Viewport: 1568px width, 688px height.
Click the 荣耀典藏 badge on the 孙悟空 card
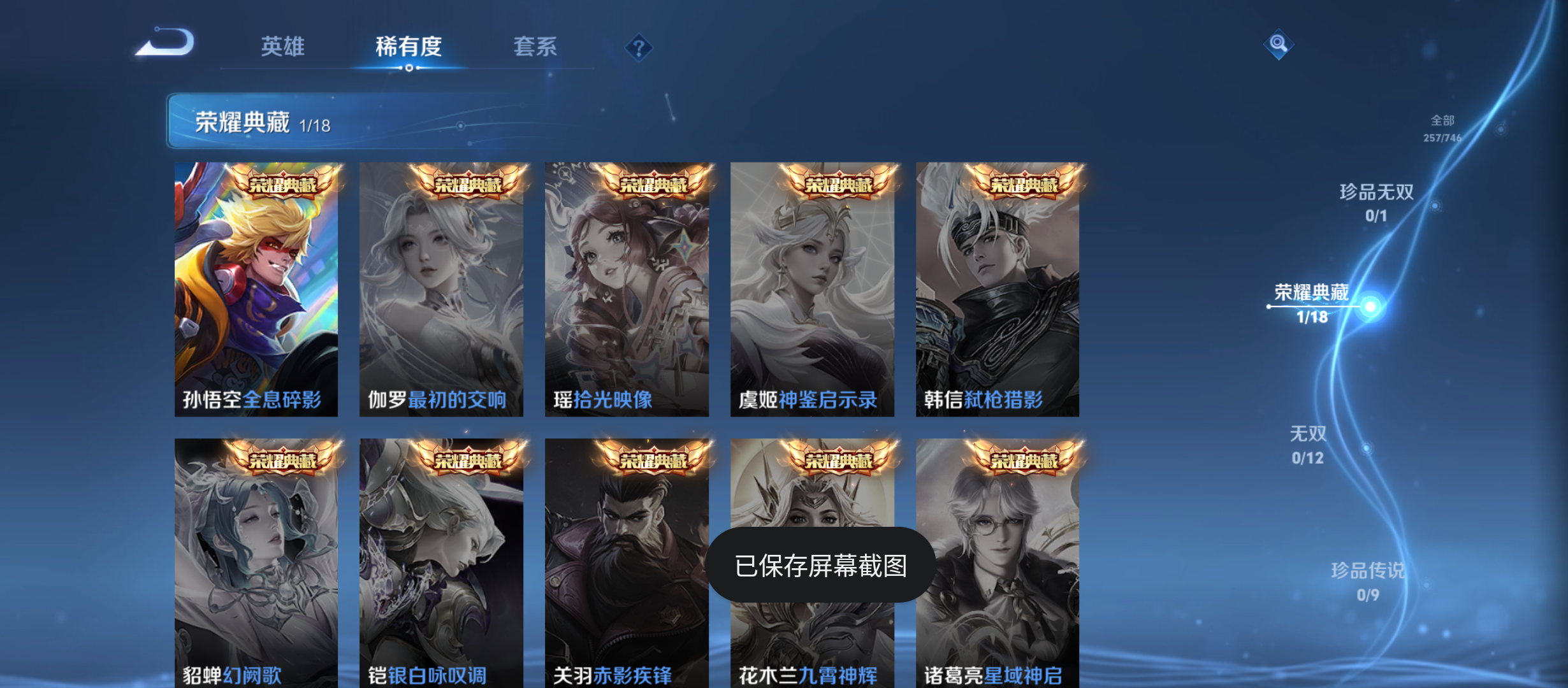pyautogui.click(x=284, y=185)
